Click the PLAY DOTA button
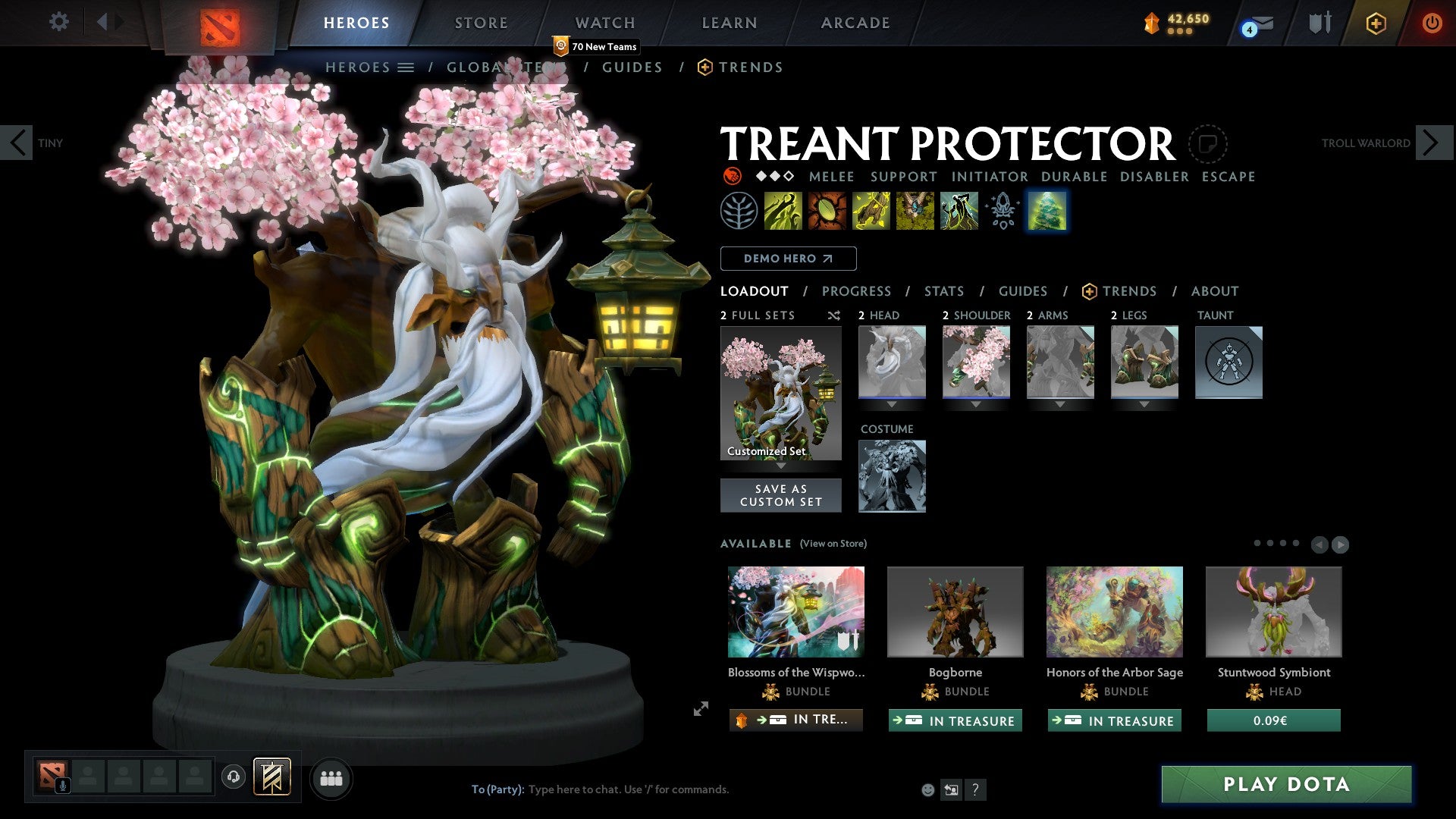1456x819 pixels. pos(1284,784)
